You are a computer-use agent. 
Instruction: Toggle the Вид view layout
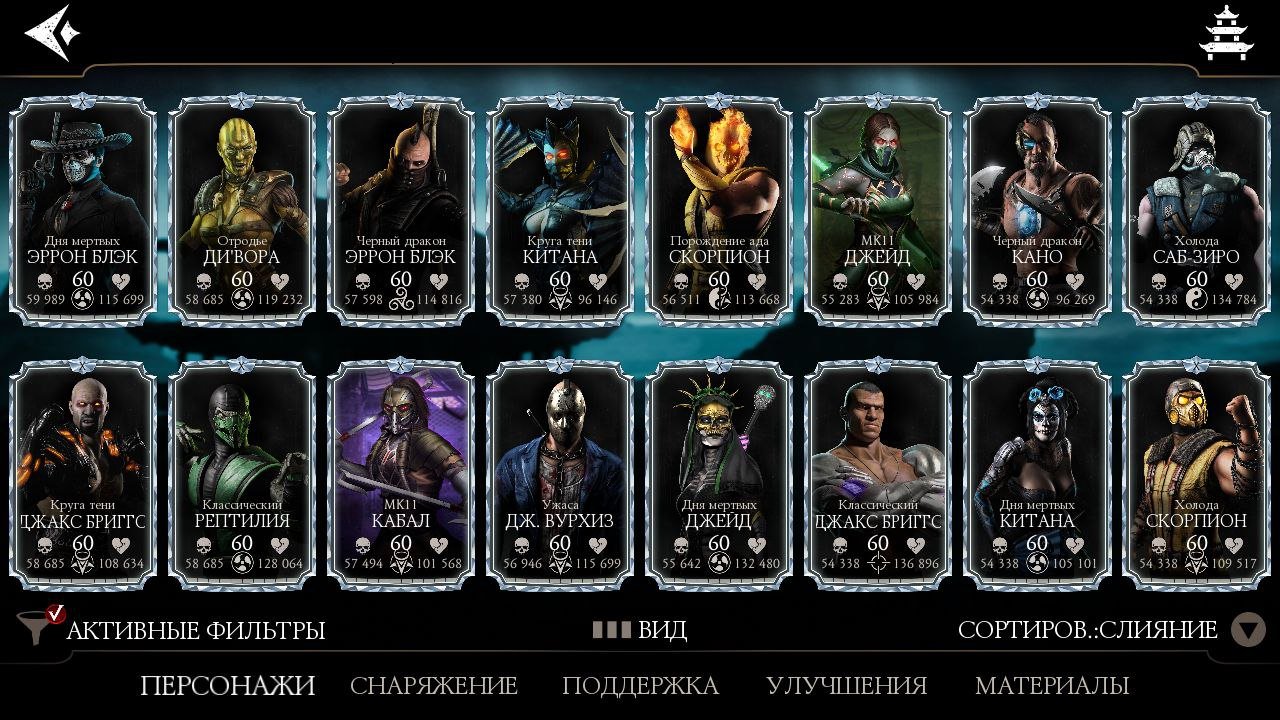640,630
